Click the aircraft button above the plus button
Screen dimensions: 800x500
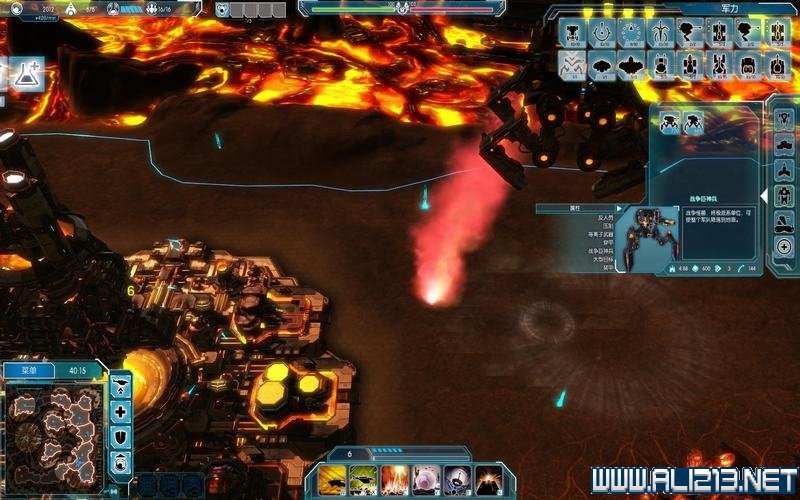tap(120, 385)
